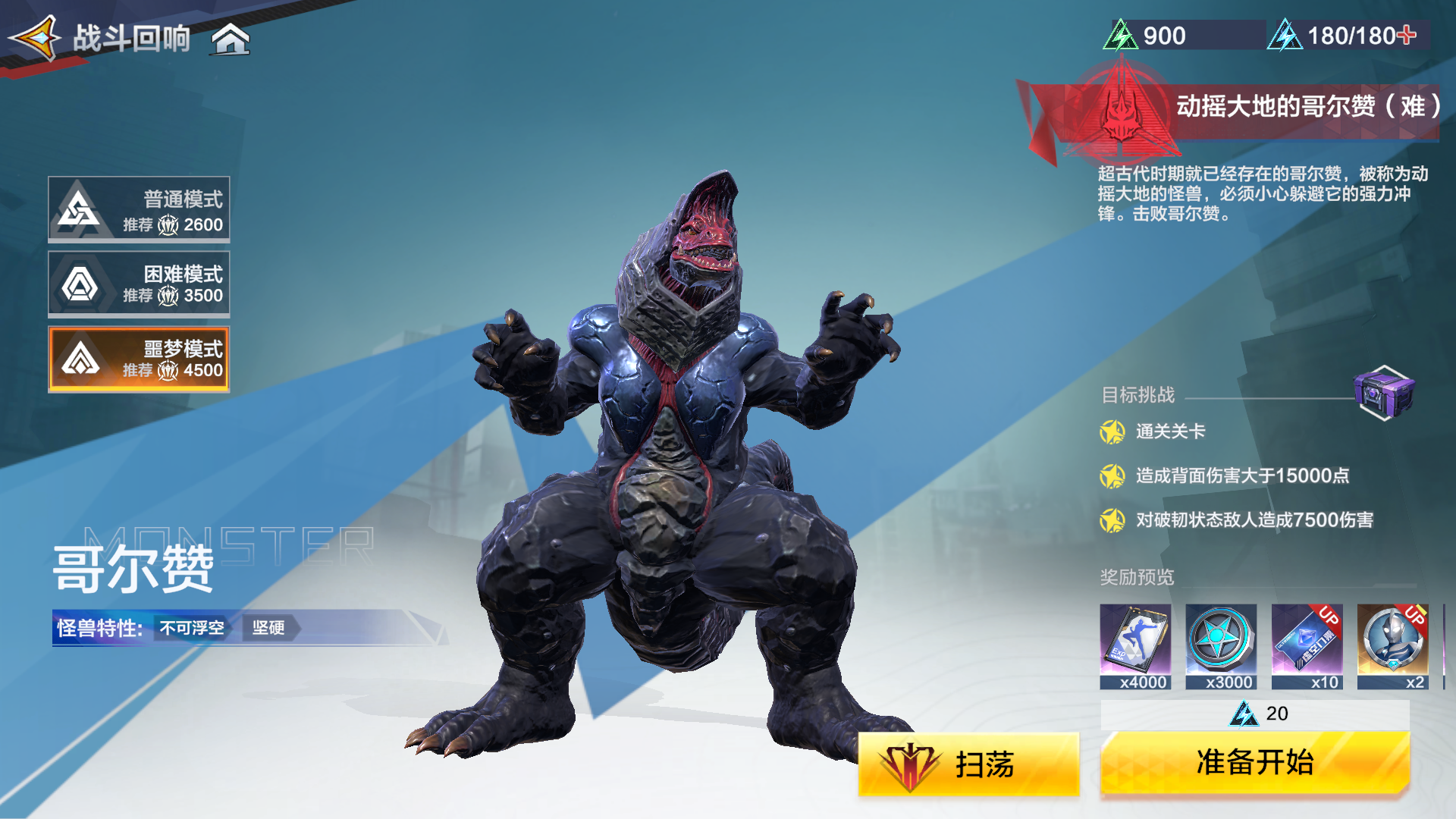Go back using the arrow icon

click(35, 38)
